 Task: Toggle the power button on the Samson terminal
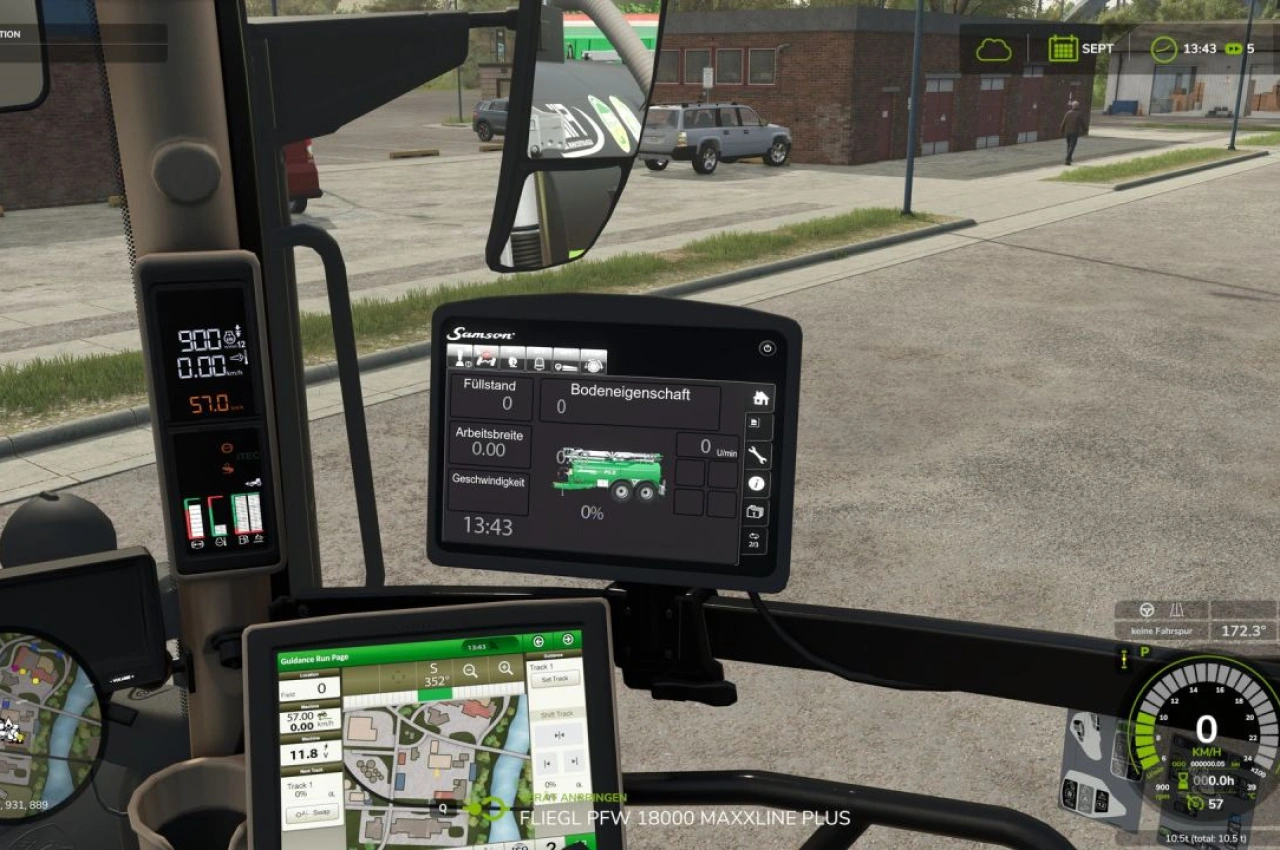point(767,348)
